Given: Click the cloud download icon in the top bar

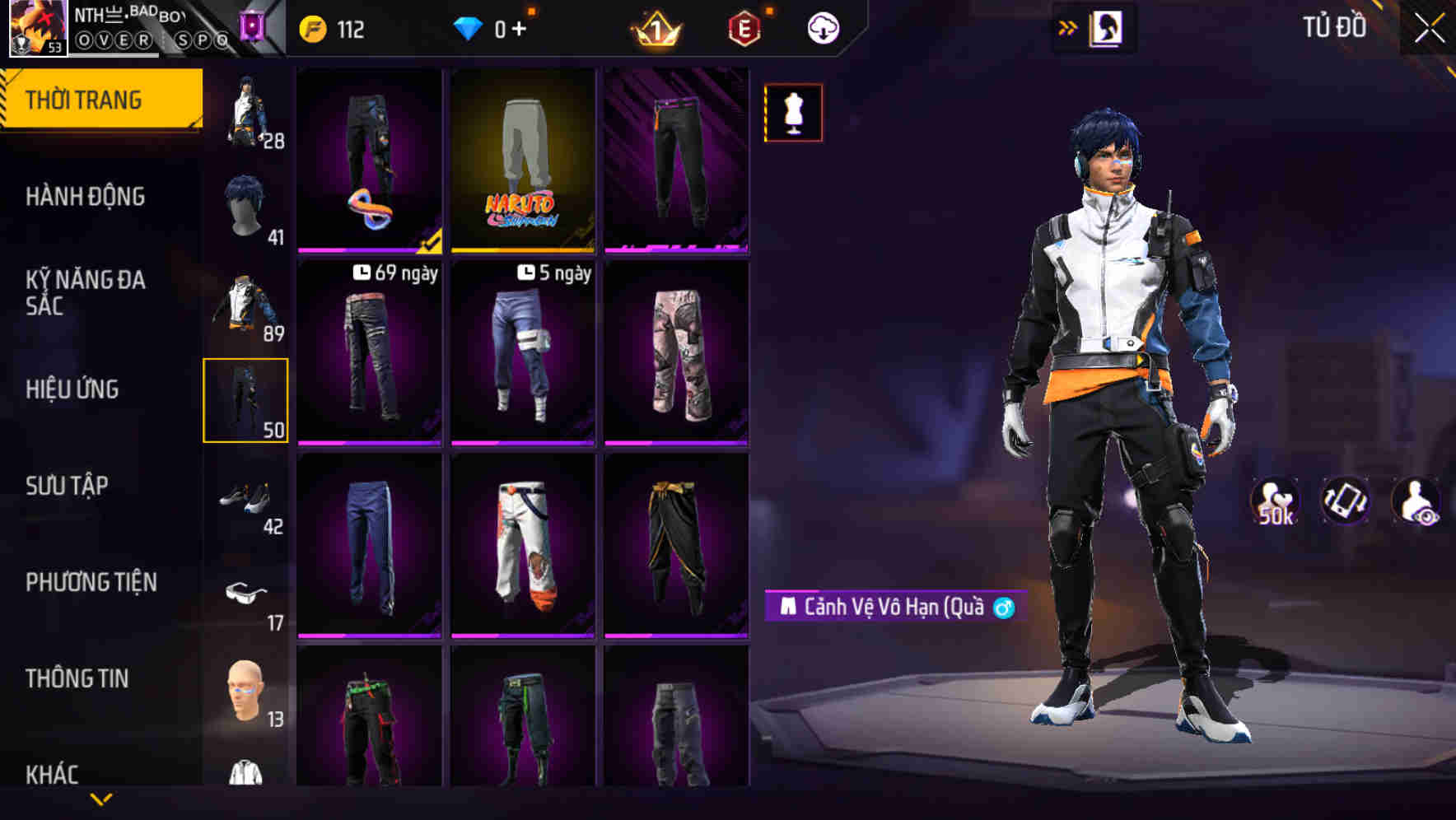Looking at the screenshot, I should coord(822,27).
